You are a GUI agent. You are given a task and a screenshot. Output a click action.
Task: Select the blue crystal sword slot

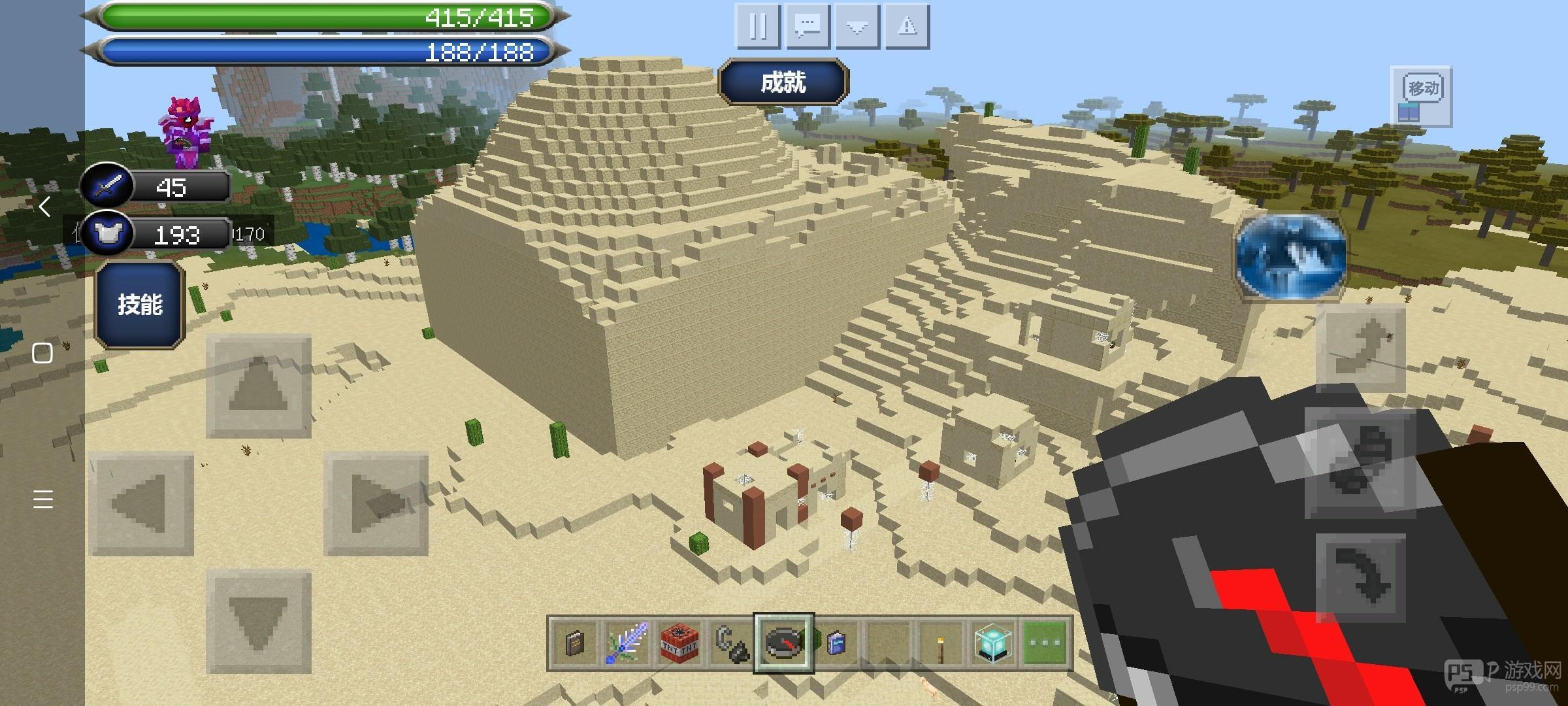pos(627,643)
